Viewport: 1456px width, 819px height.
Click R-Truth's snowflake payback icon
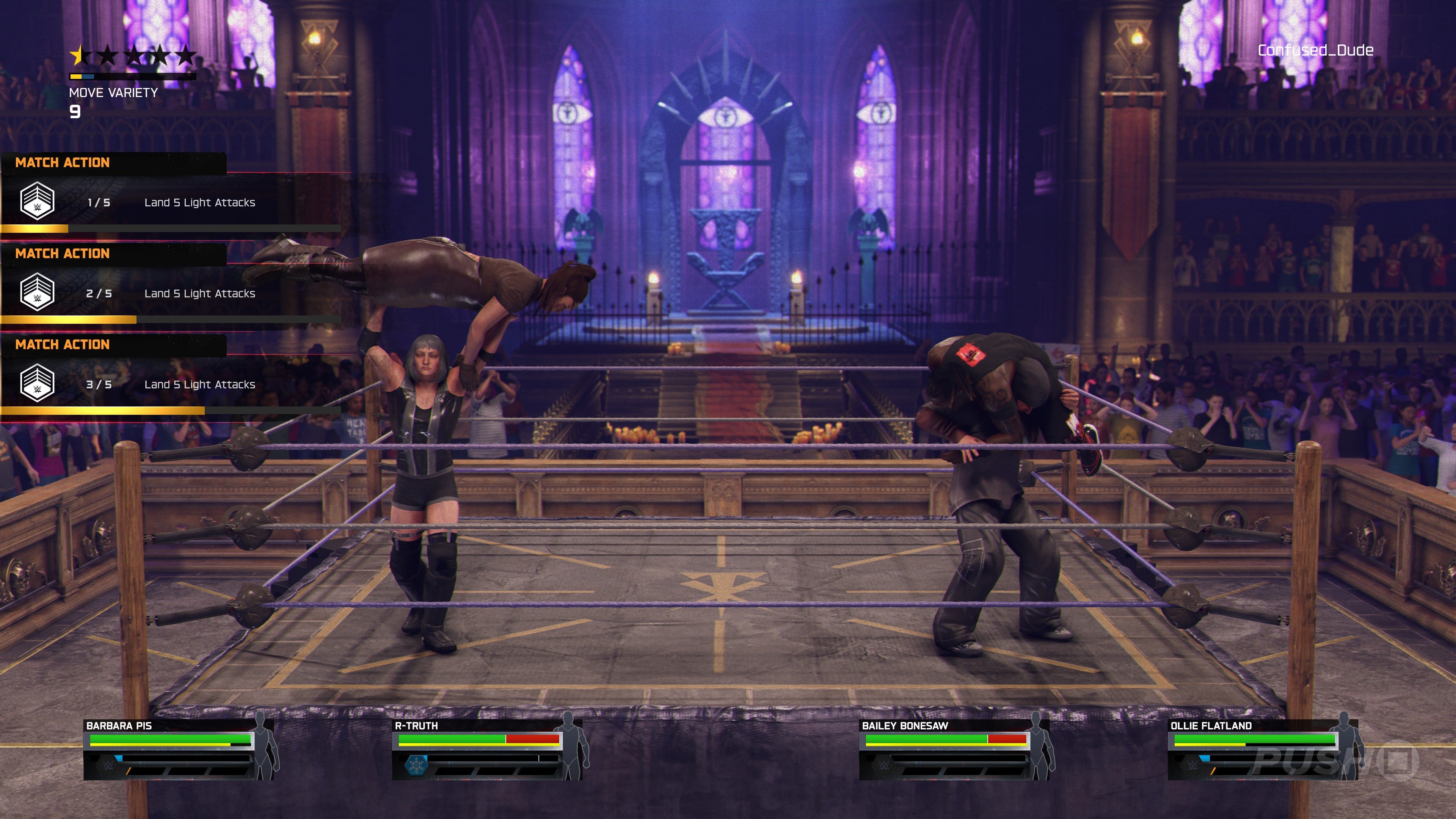click(x=417, y=766)
